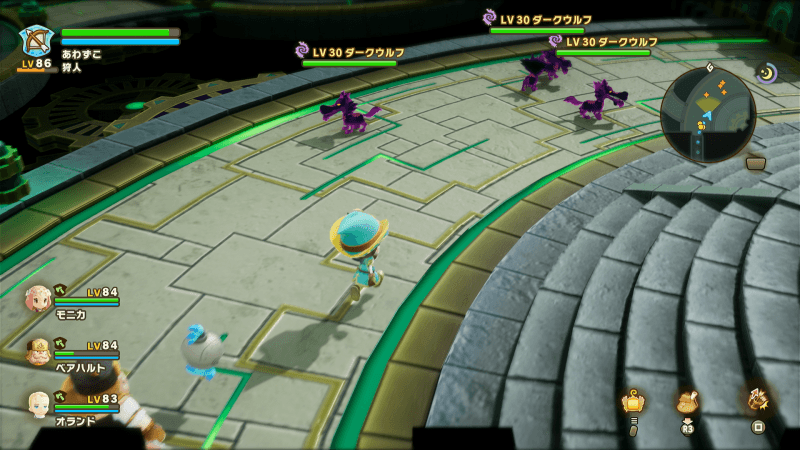Click the crescent moon night-time icon
Screen dimensions: 800x450
point(767,72)
